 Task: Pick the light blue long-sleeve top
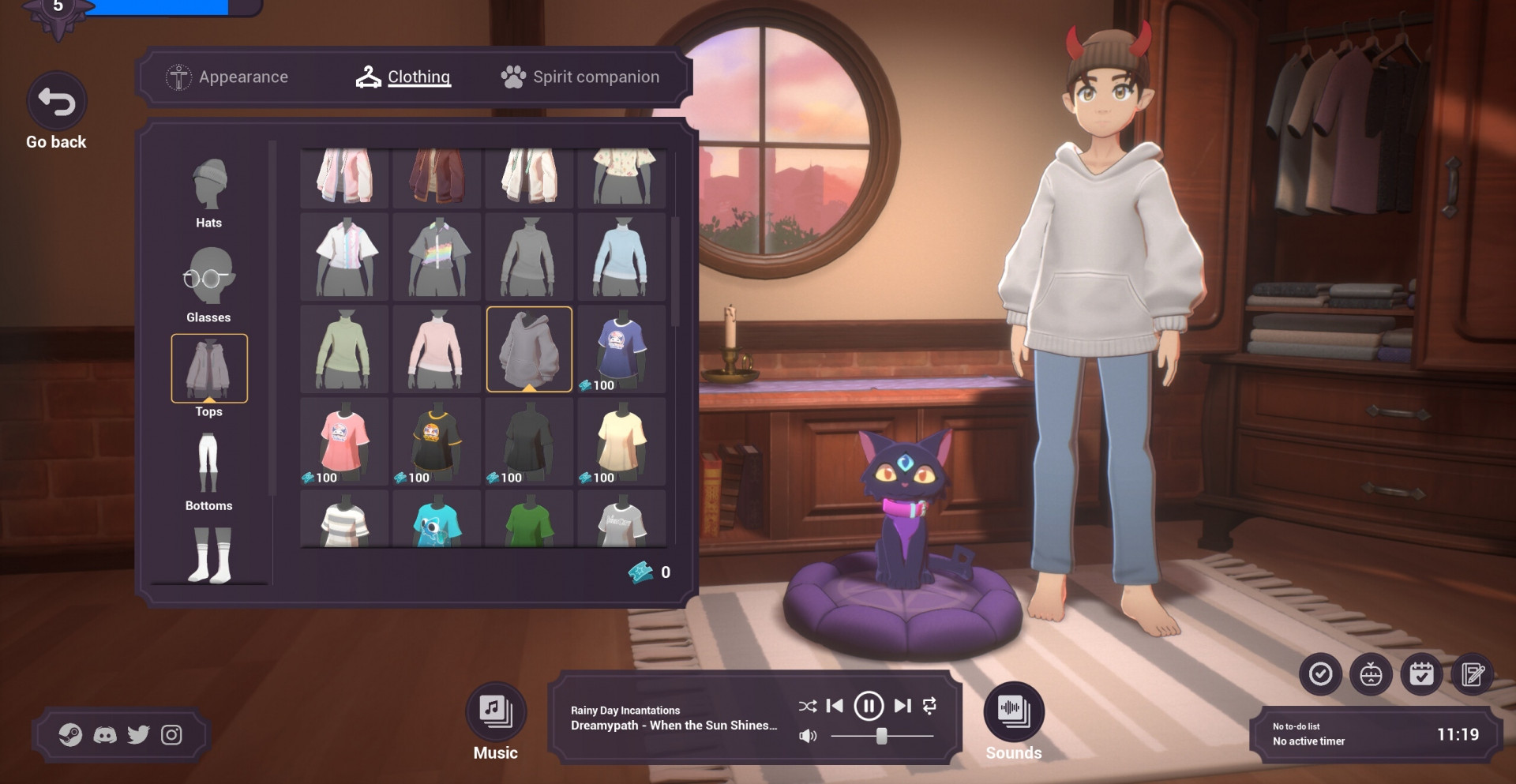(621, 257)
